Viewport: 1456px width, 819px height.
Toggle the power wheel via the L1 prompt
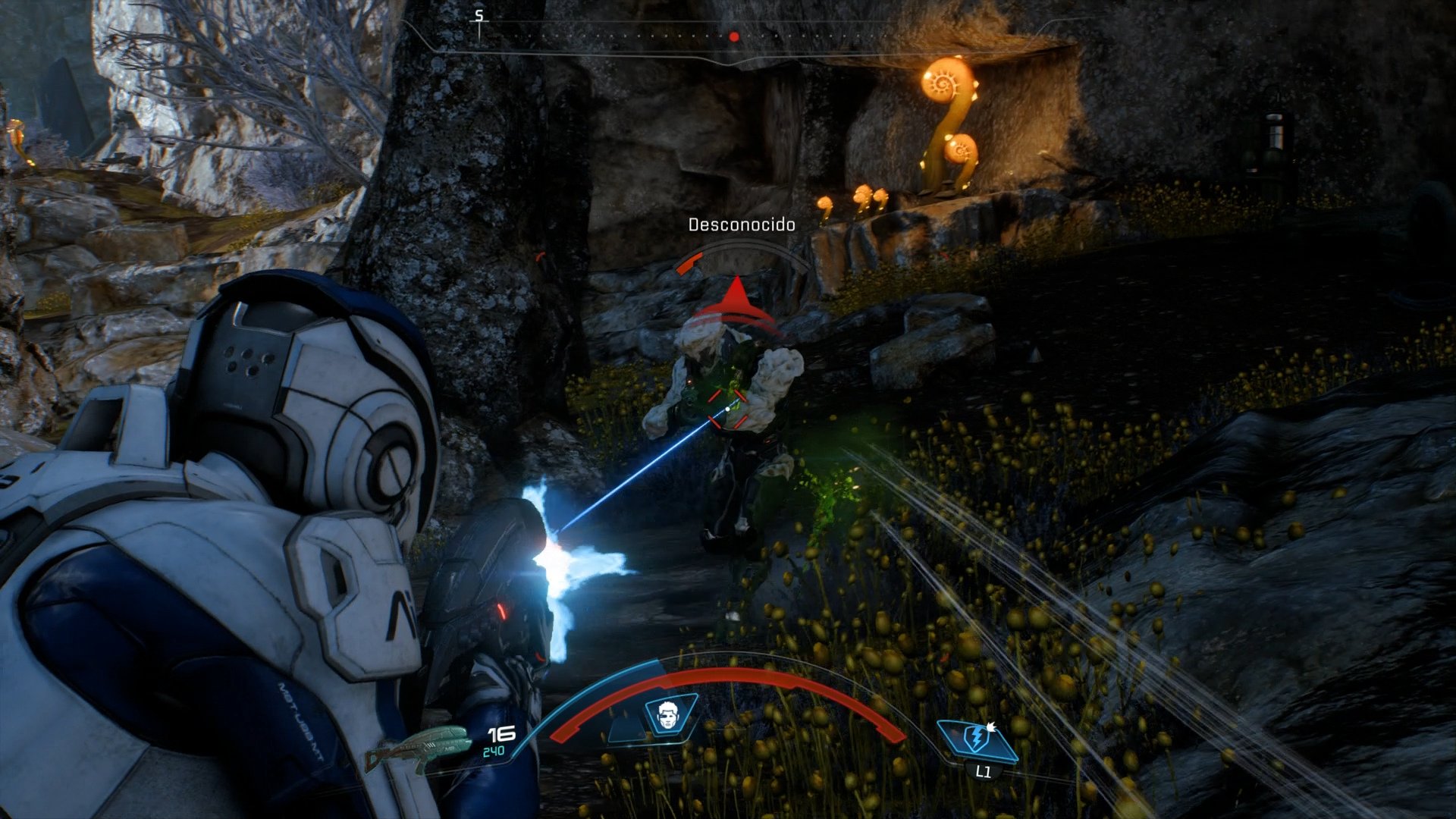click(x=984, y=773)
